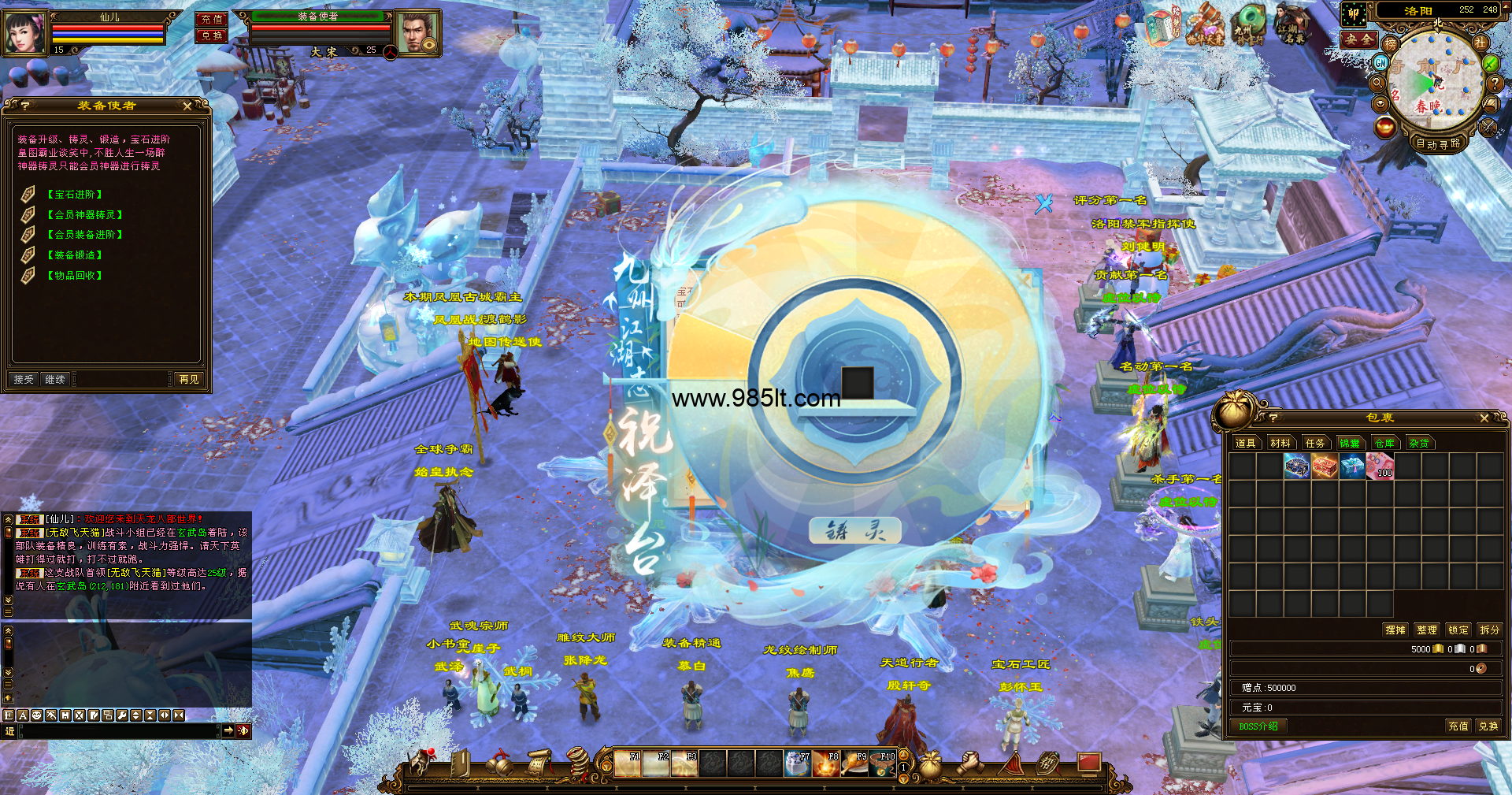Image resolution: width=1512 pixels, height=795 pixels.
Task: Click the 兑换 button in the bag
Action: tap(1488, 726)
